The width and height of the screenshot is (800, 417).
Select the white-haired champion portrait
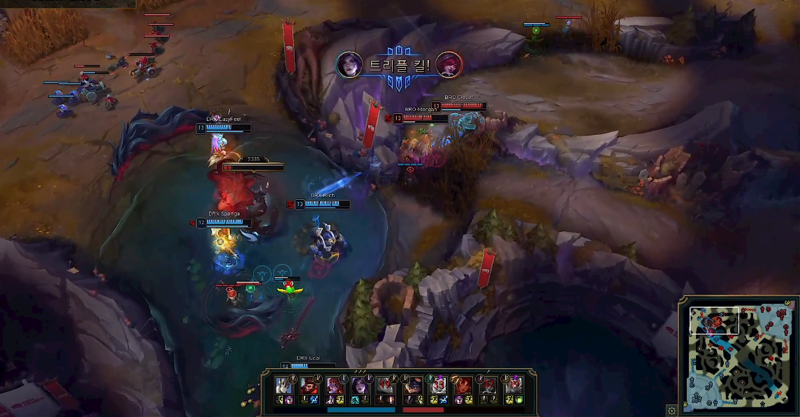pyautogui.click(x=283, y=385)
